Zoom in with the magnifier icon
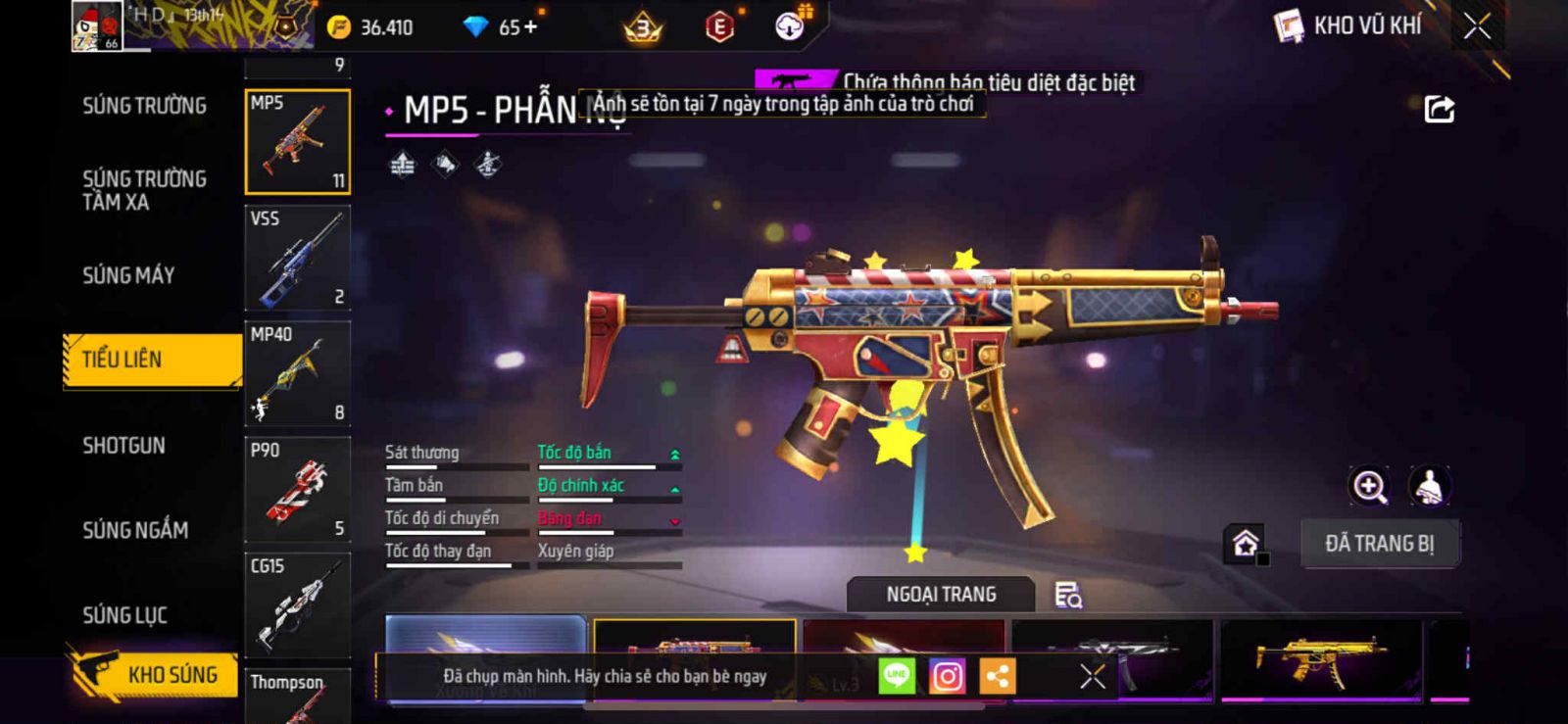The height and width of the screenshot is (724, 1568). click(x=1369, y=486)
